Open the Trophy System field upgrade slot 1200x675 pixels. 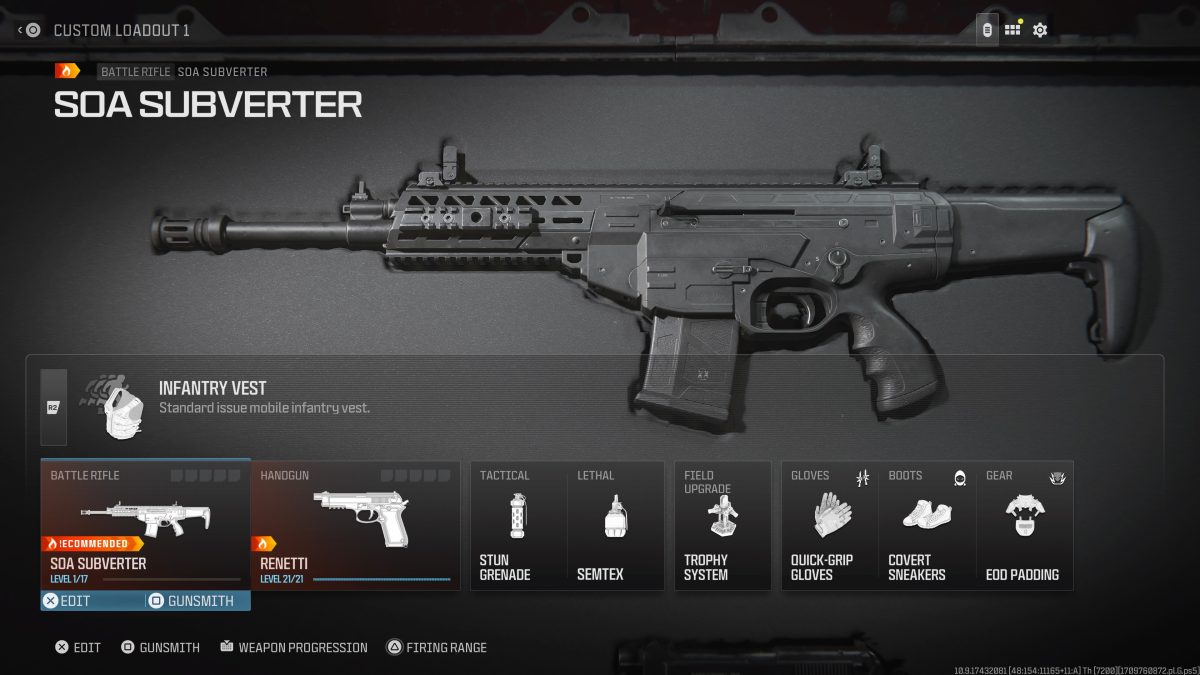click(x=722, y=525)
